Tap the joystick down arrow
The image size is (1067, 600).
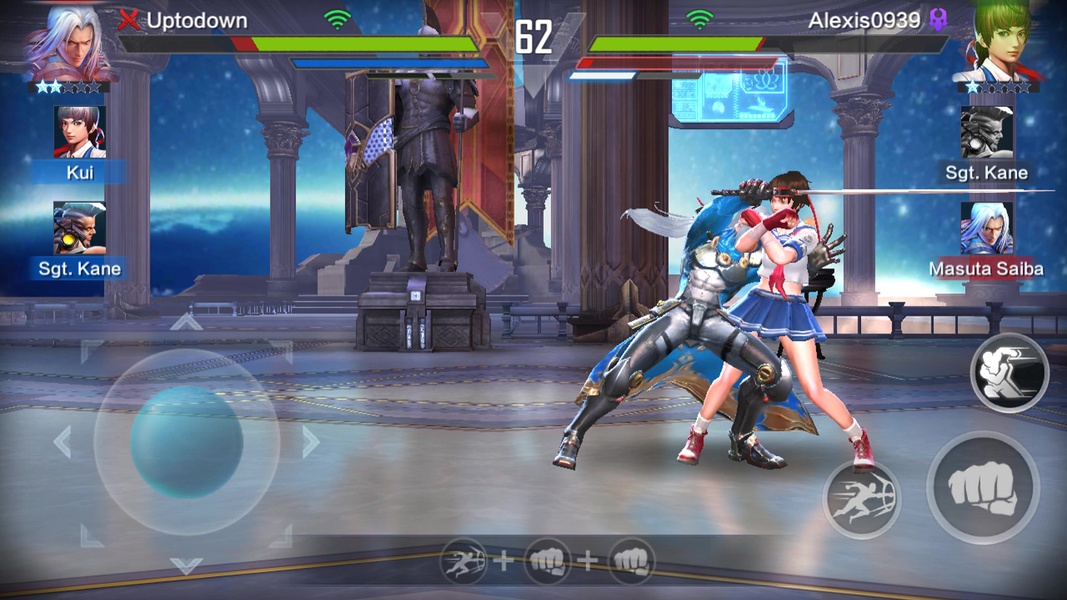click(x=186, y=565)
